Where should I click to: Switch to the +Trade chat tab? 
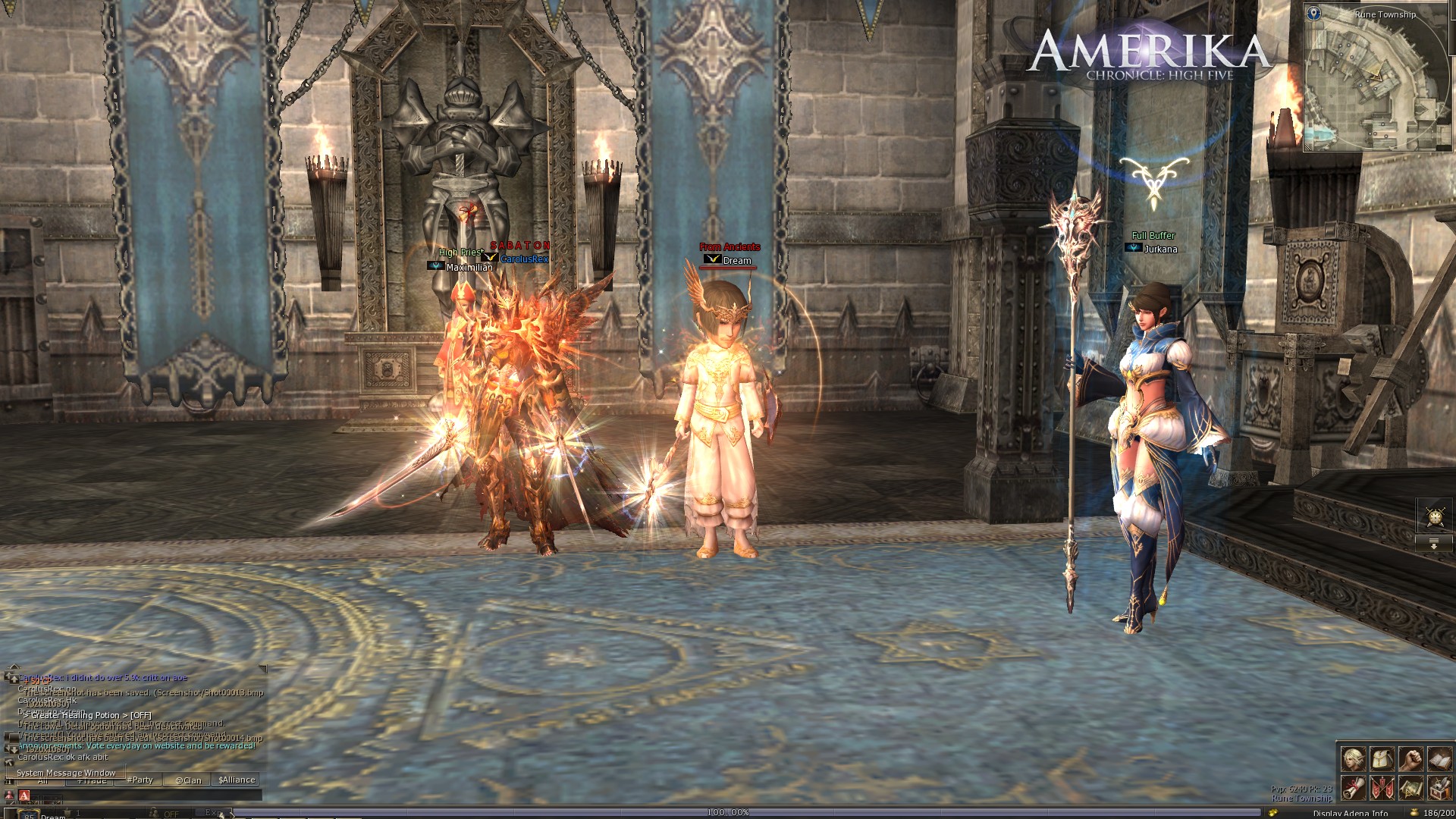(x=92, y=780)
